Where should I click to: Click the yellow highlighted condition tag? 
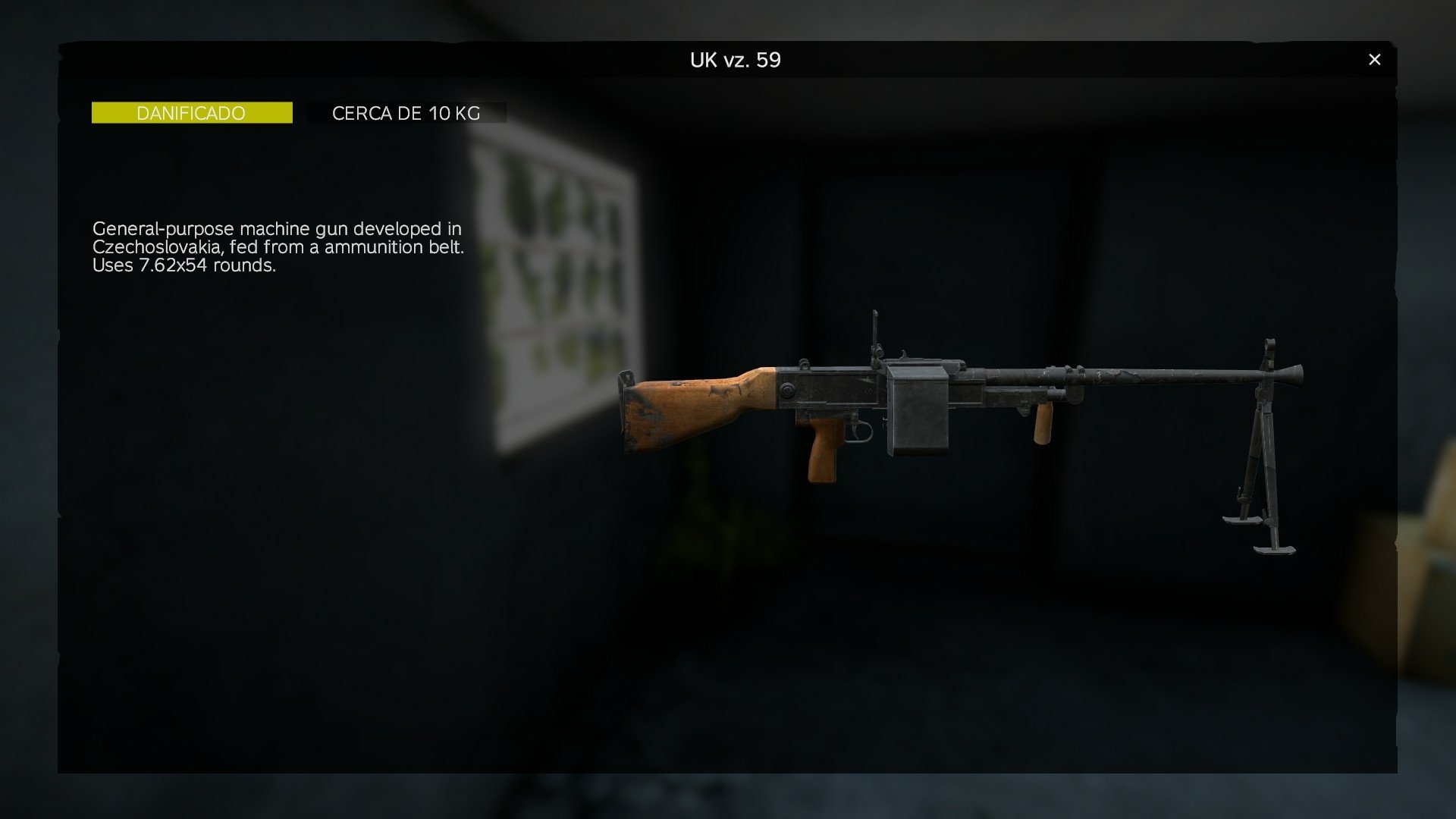coord(191,112)
